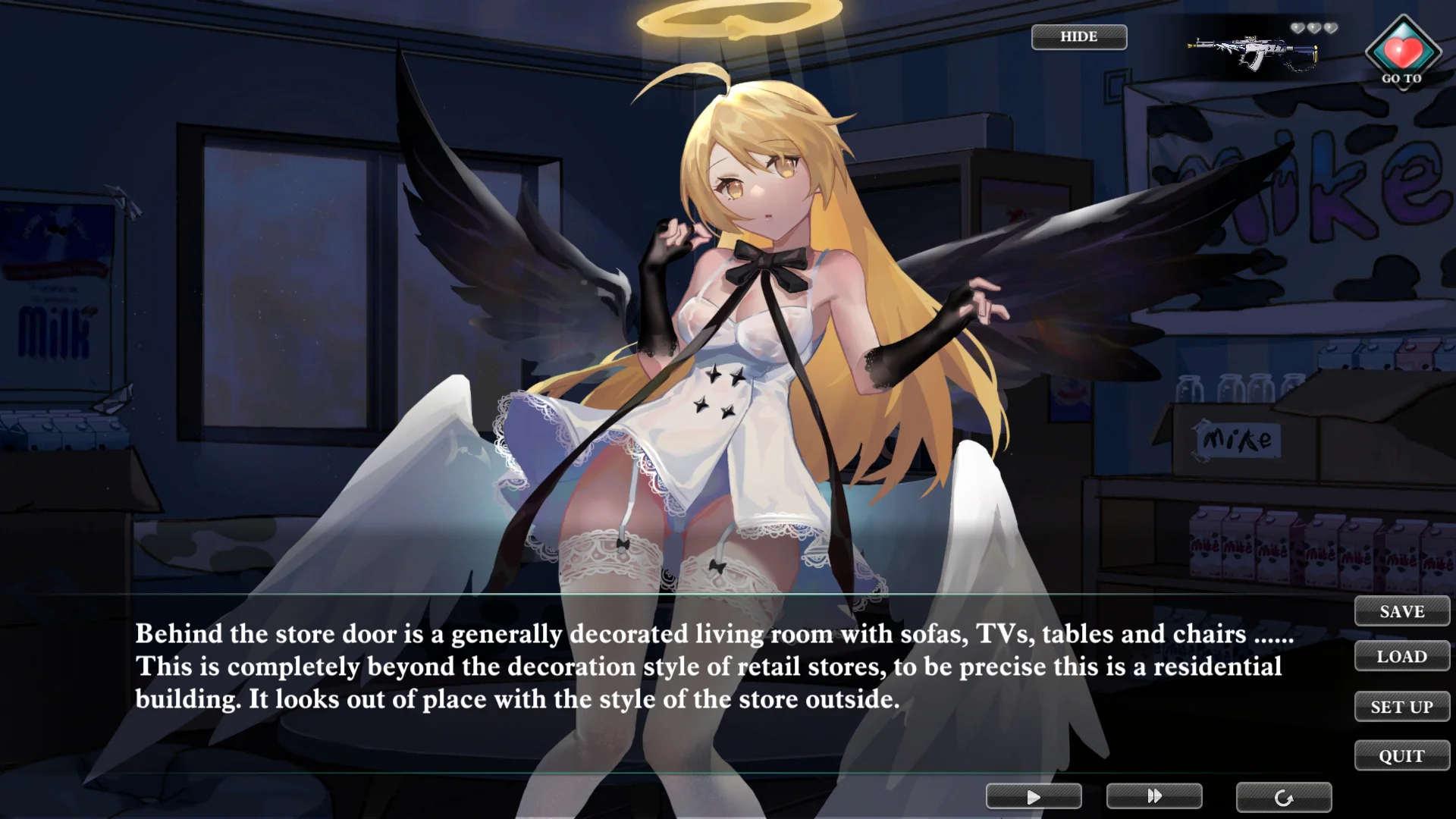
Task: Fast-forward dialogue with the double arrow
Action: click(1154, 796)
